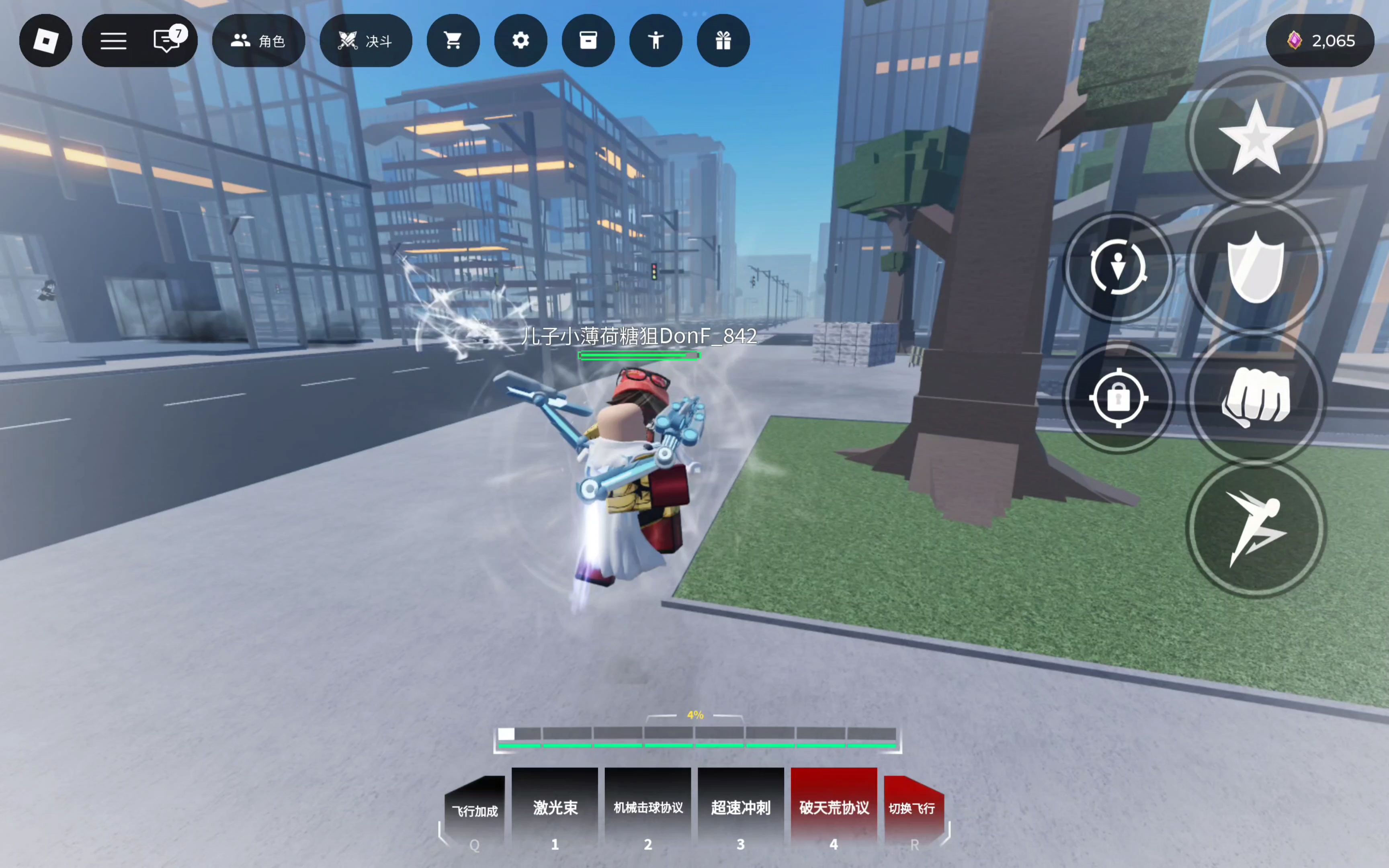This screenshot has width=1389, height=868.
Task: Open chat with 7 unread messages
Action: (x=168, y=41)
